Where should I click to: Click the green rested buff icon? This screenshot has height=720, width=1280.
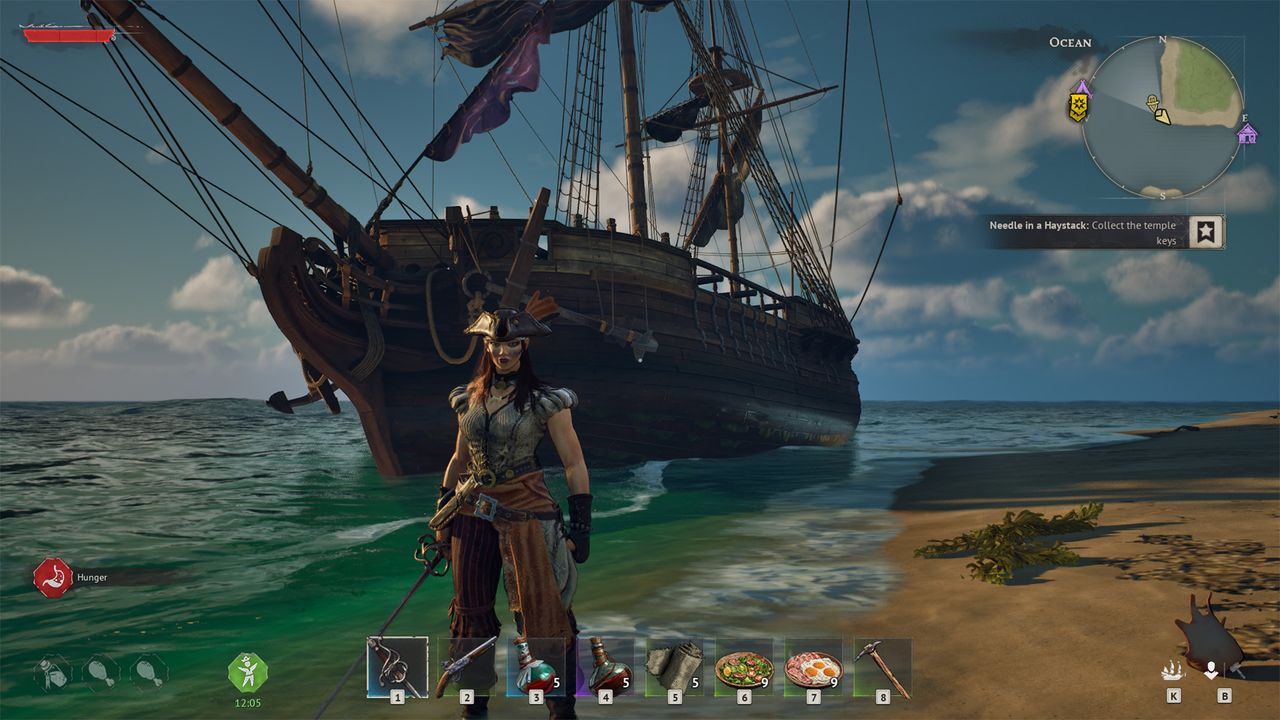click(247, 671)
